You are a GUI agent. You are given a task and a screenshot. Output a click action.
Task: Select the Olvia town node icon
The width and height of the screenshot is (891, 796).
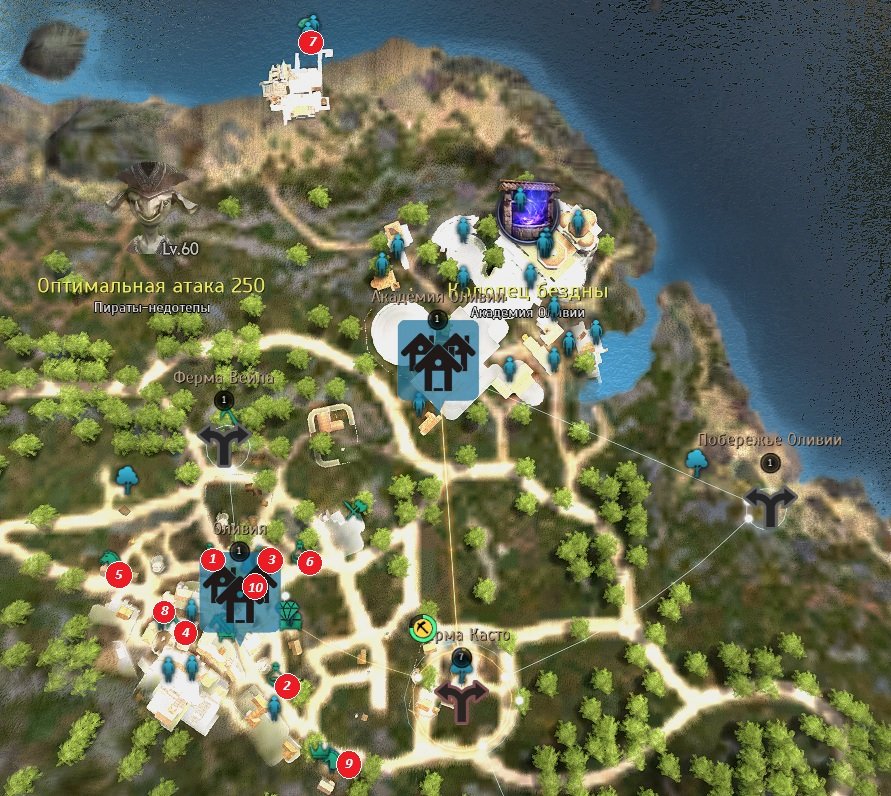(x=238, y=597)
